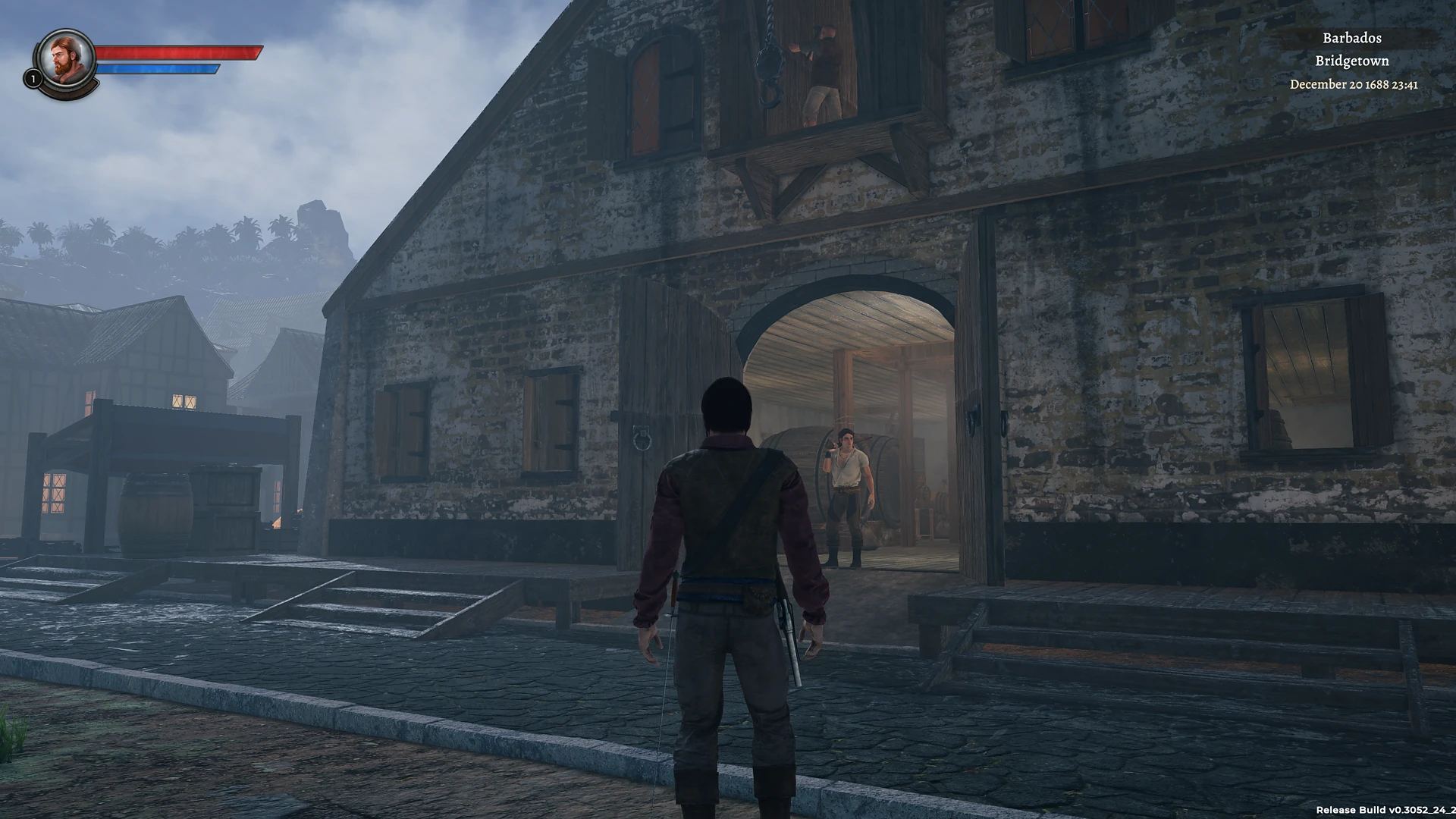Click the bearded character portrait
This screenshot has height=819, width=1456.
tap(66, 58)
